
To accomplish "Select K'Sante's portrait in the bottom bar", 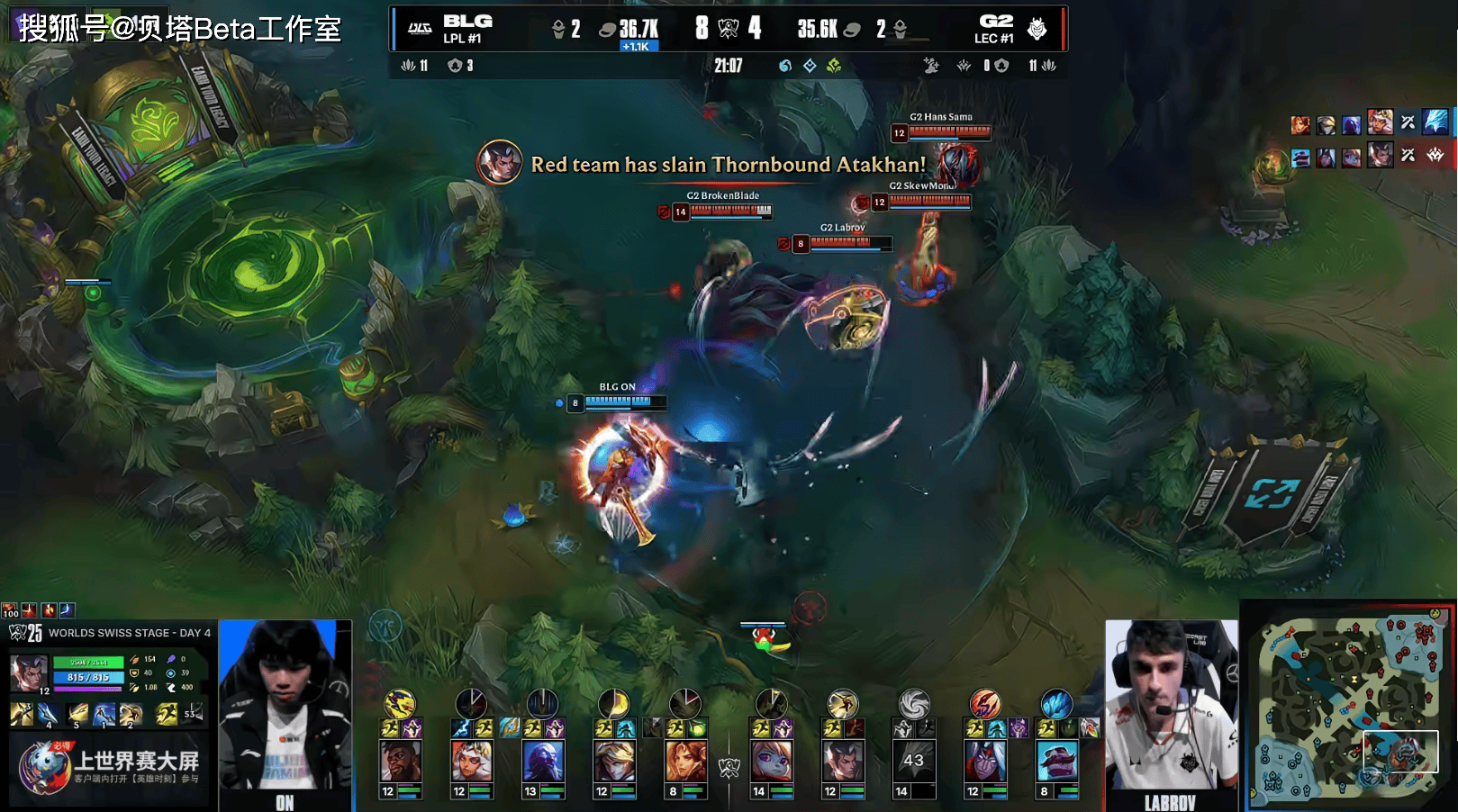I will tap(400, 761).
